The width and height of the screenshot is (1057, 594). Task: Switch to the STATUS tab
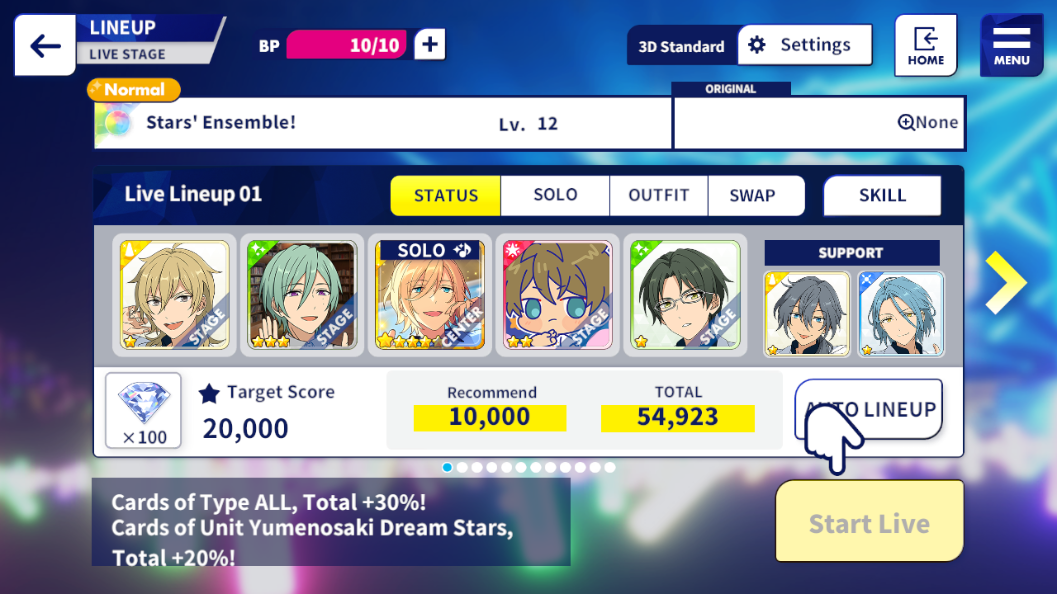pyautogui.click(x=445, y=196)
